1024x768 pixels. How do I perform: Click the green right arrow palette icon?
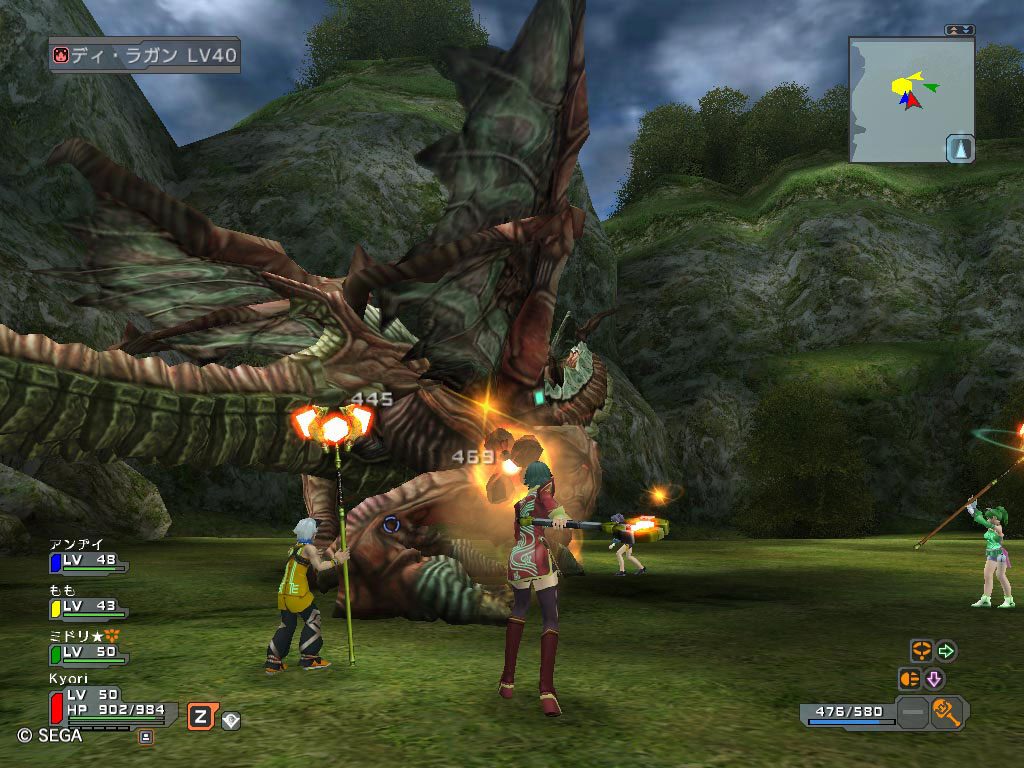click(945, 651)
